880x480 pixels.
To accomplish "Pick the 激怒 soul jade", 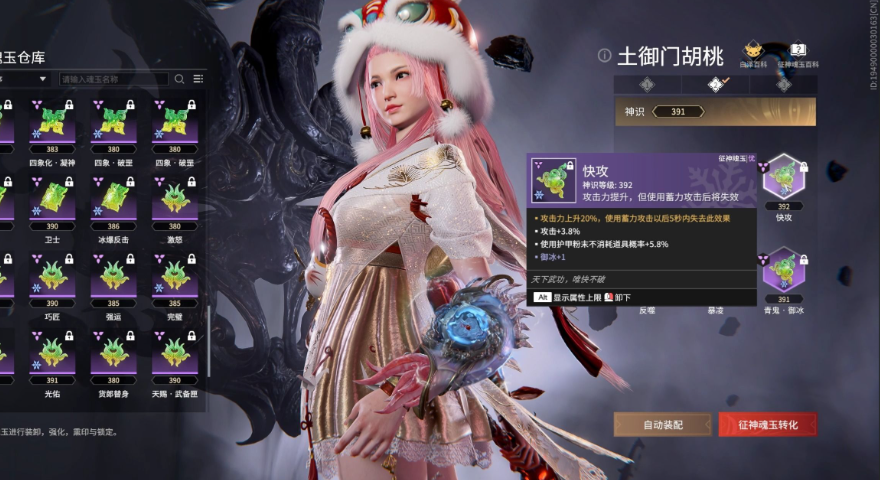I will click(175, 200).
